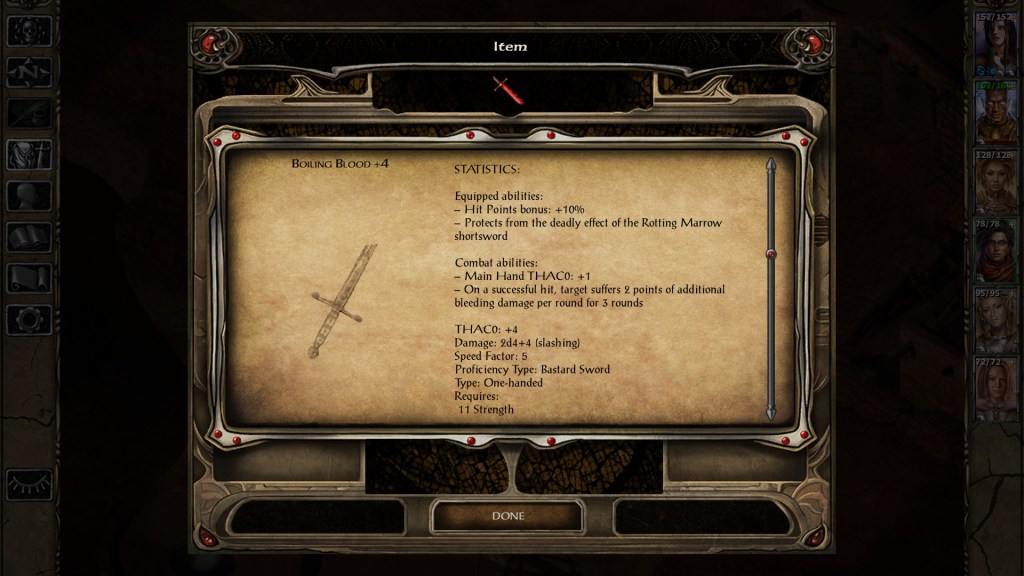Select the green-highlighted second party portrait
The height and width of the screenshot is (576, 1024).
pos(995,114)
